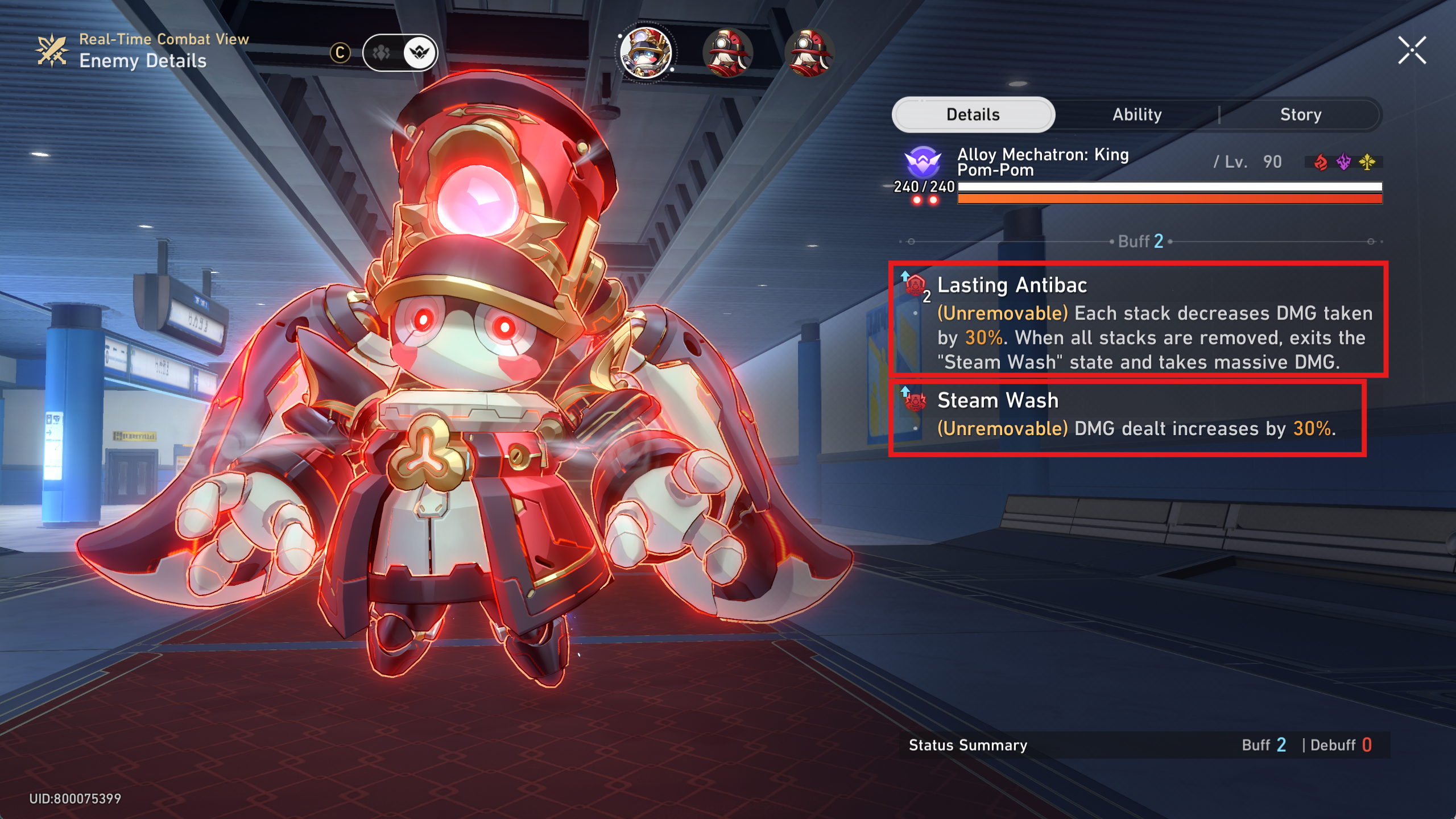Image resolution: width=1456 pixels, height=819 pixels.
Task: Click the Lasting Antibac buff entry
Action: click(x=1137, y=320)
